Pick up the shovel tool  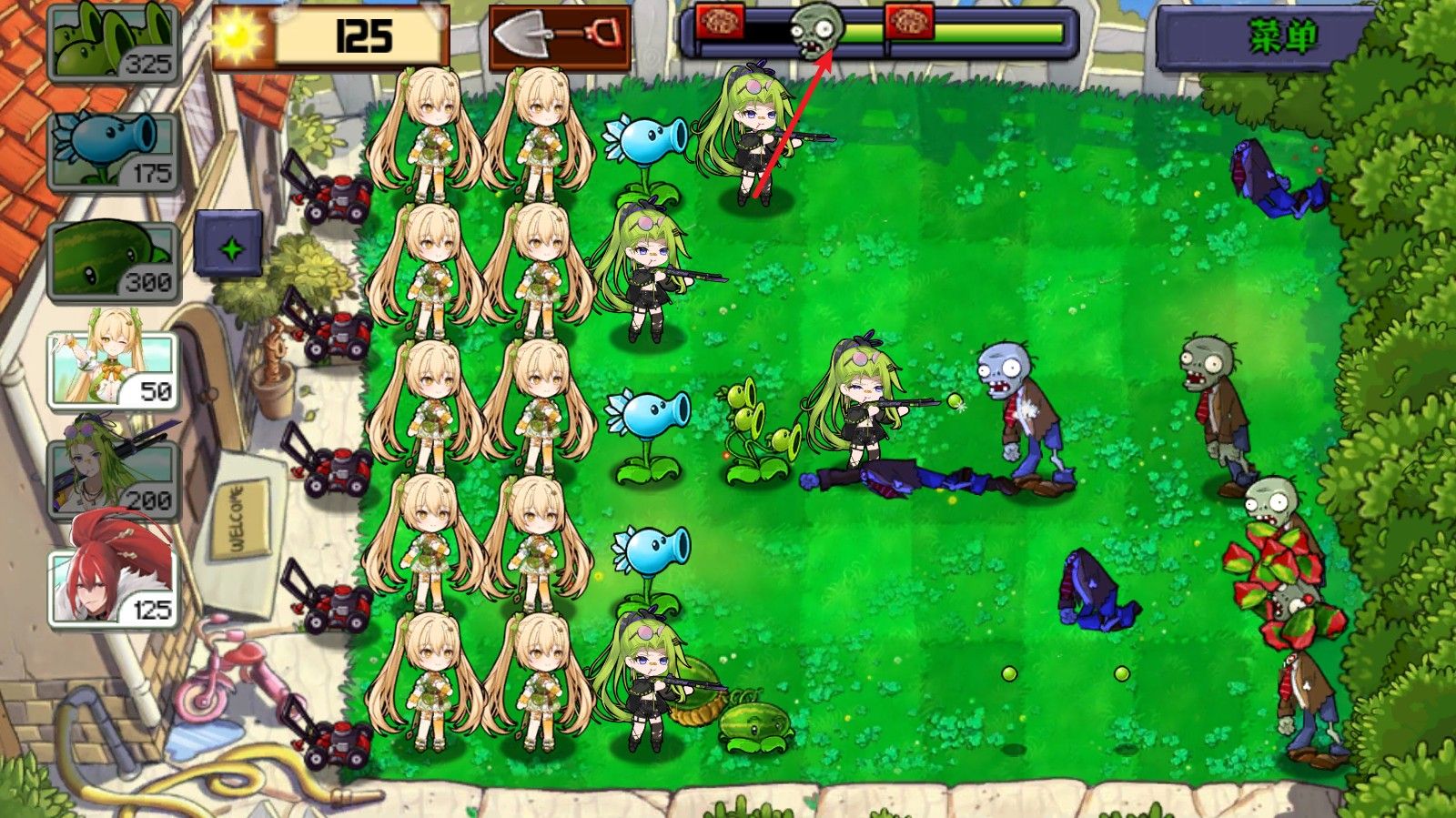pos(558,36)
